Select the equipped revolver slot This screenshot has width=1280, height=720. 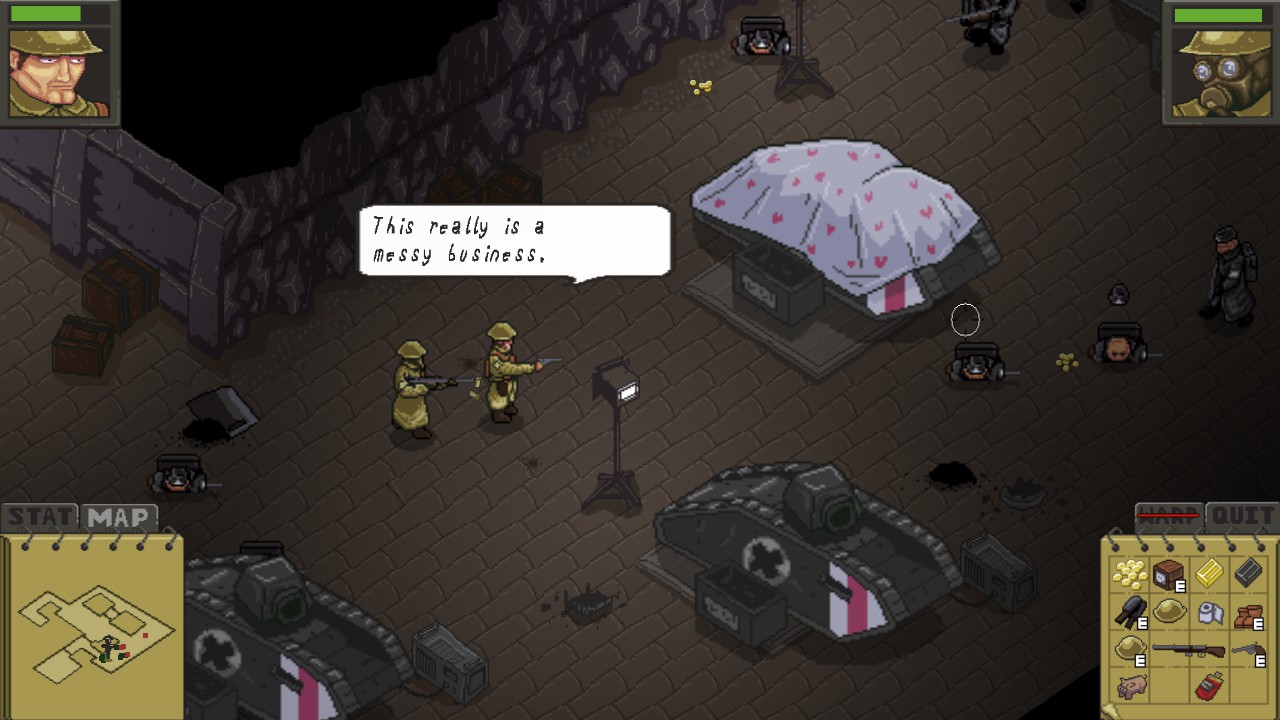[x=1248, y=651]
